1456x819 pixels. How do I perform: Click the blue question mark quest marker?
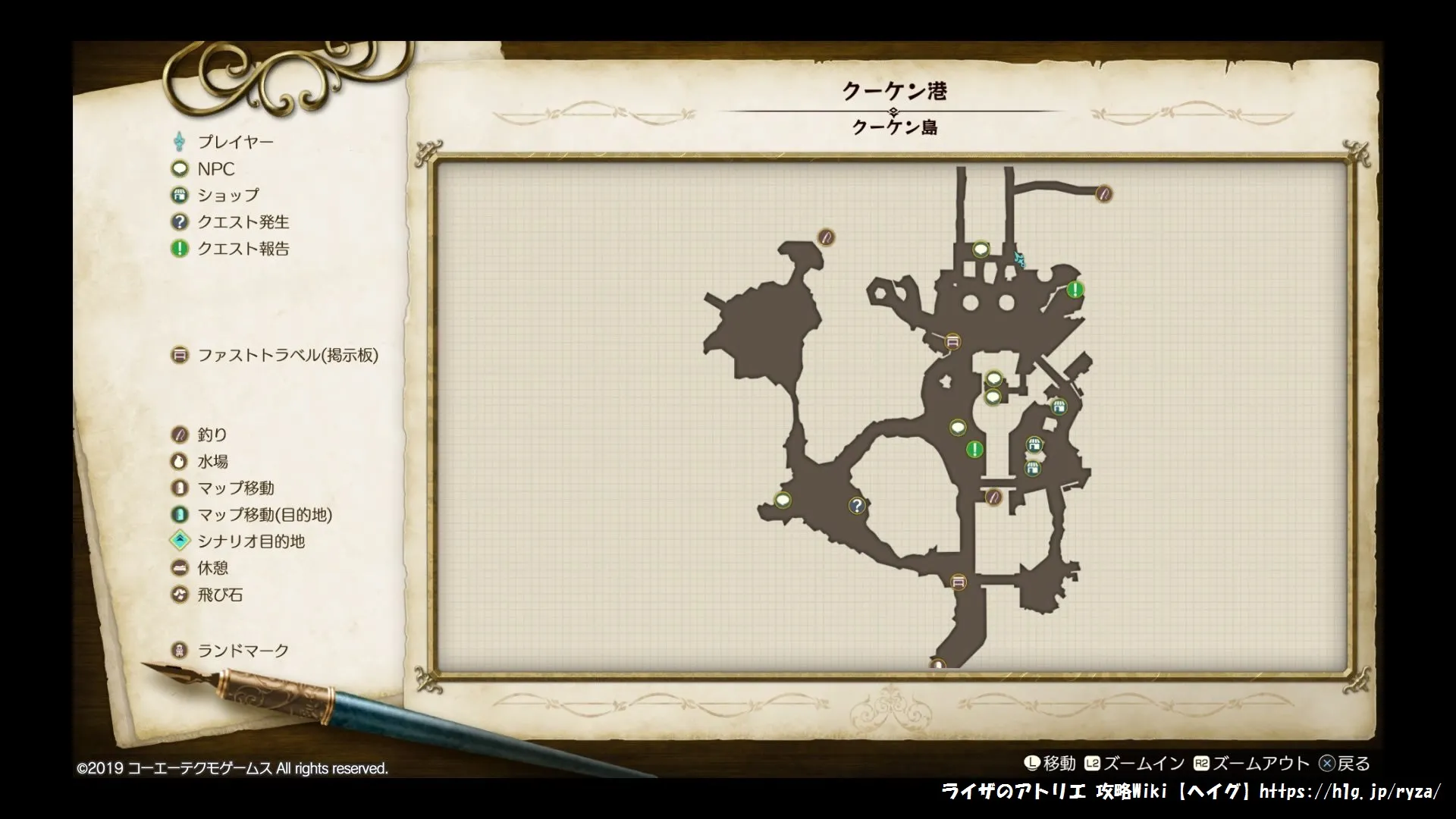click(857, 505)
